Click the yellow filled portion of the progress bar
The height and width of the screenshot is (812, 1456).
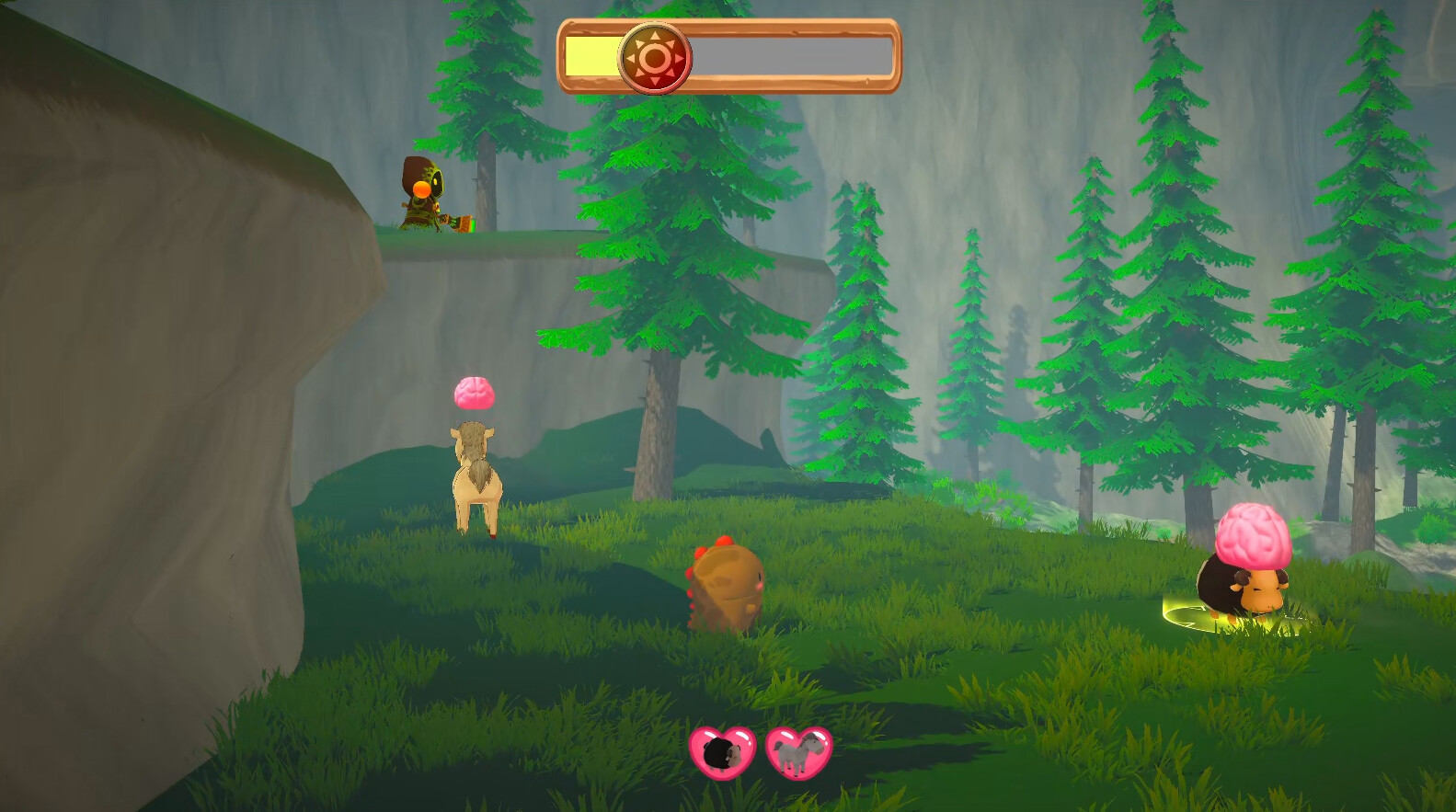[x=593, y=57]
